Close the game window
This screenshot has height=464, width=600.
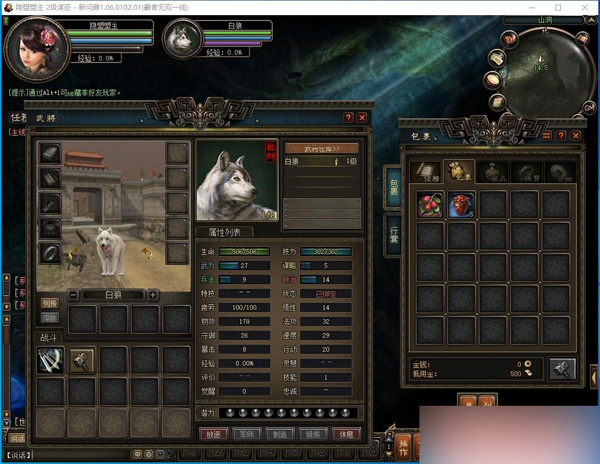click(x=586, y=7)
